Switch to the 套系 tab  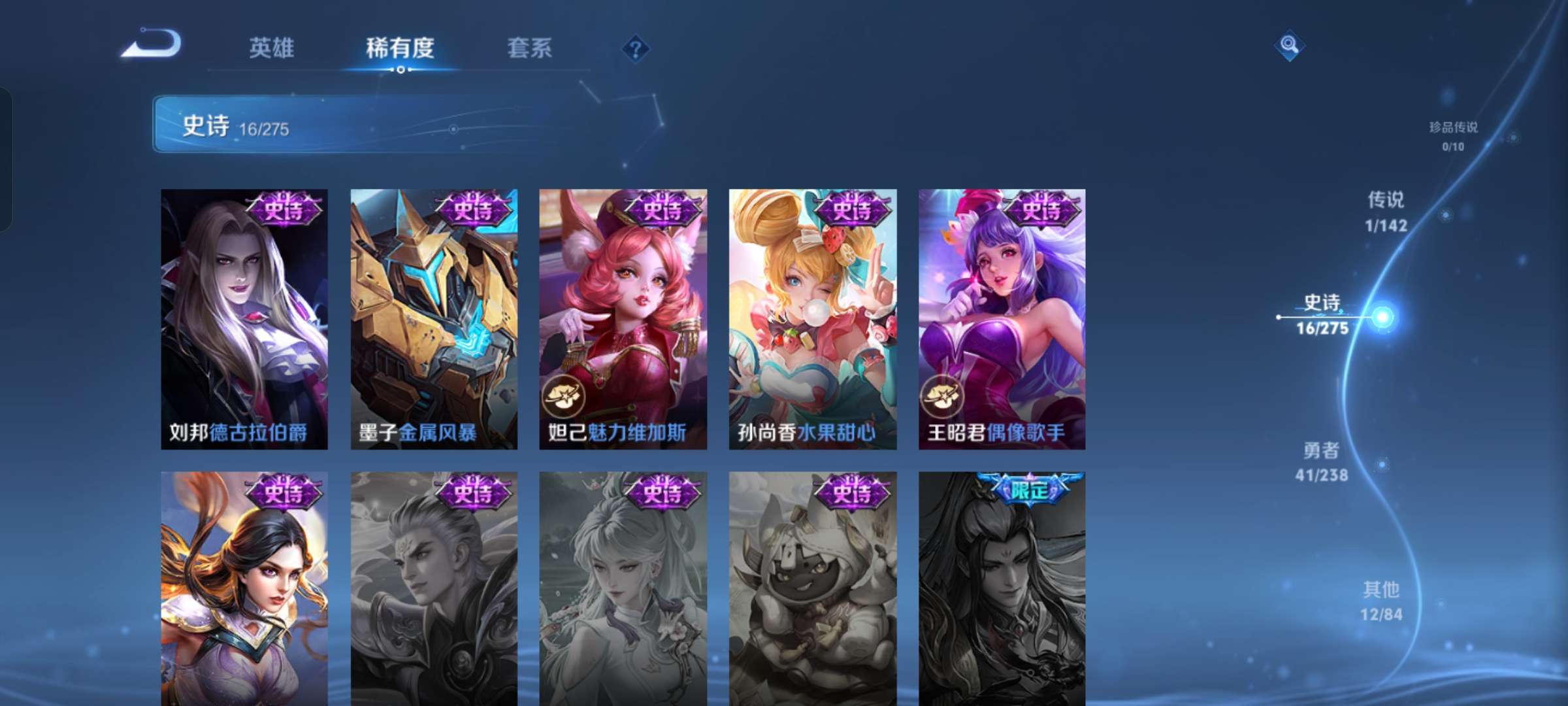pos(531,48)
